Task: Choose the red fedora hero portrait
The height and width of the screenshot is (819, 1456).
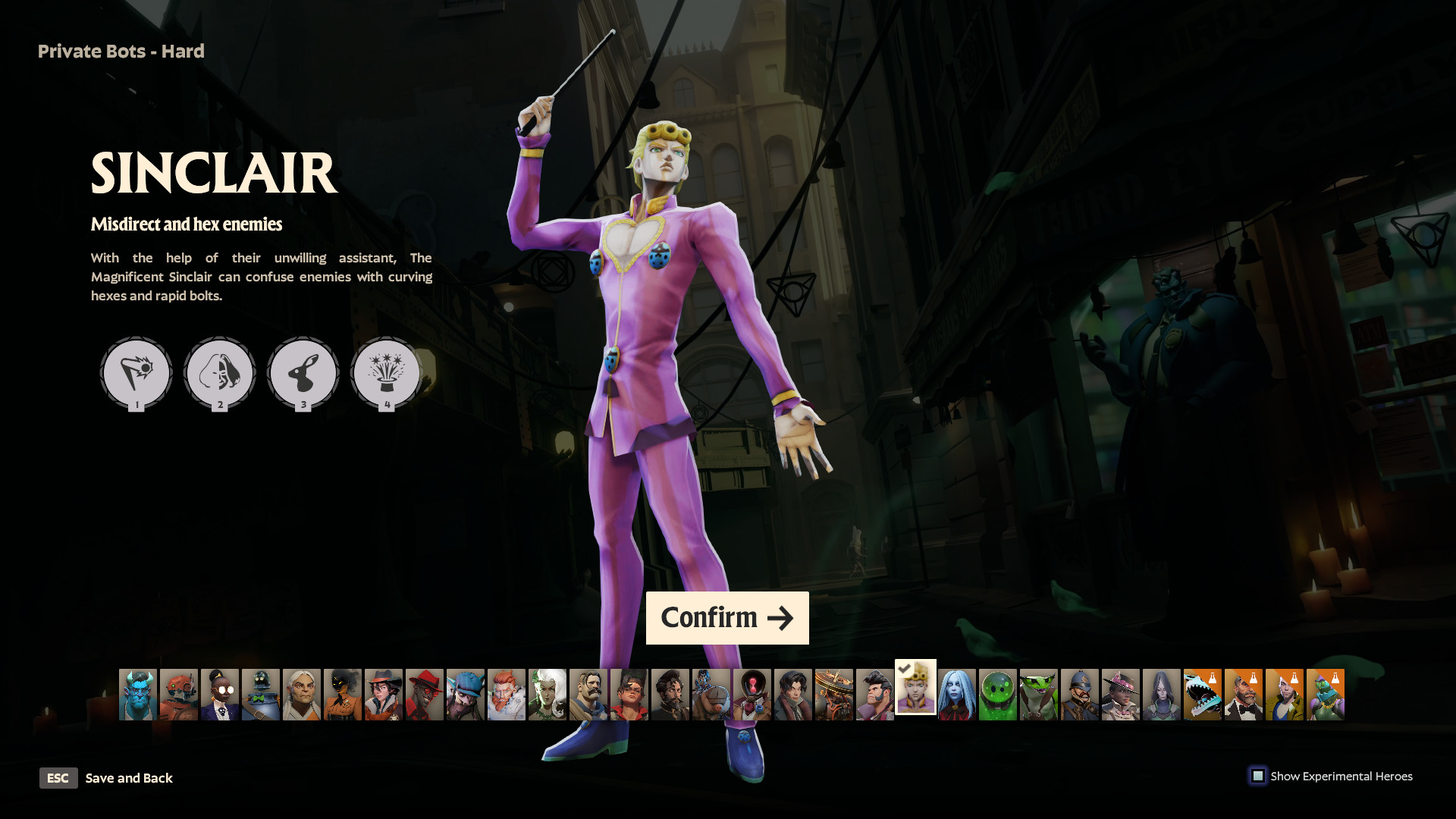Action: 425,695
